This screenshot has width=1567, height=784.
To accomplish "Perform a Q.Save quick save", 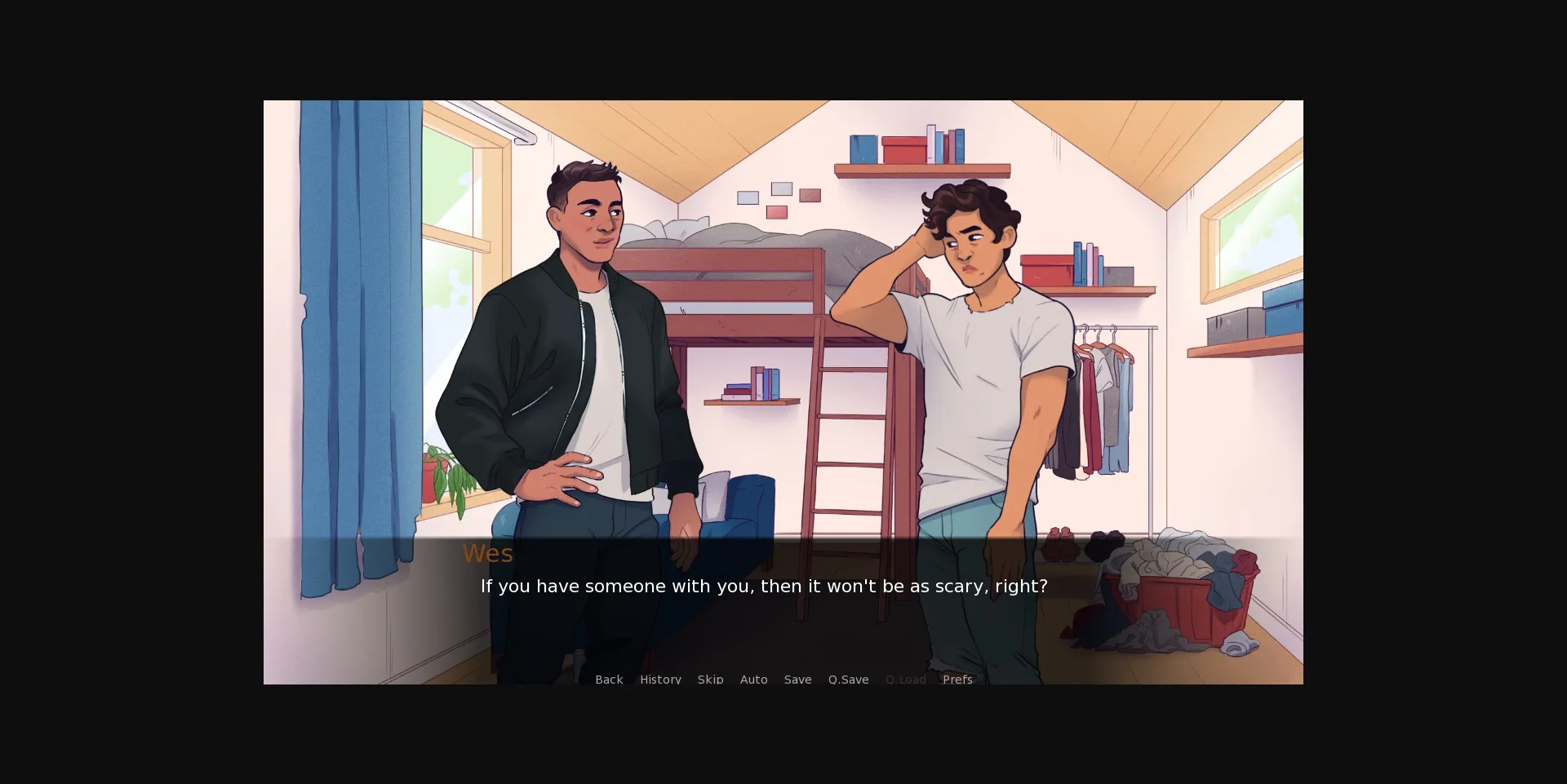I will tap(848, 679).
